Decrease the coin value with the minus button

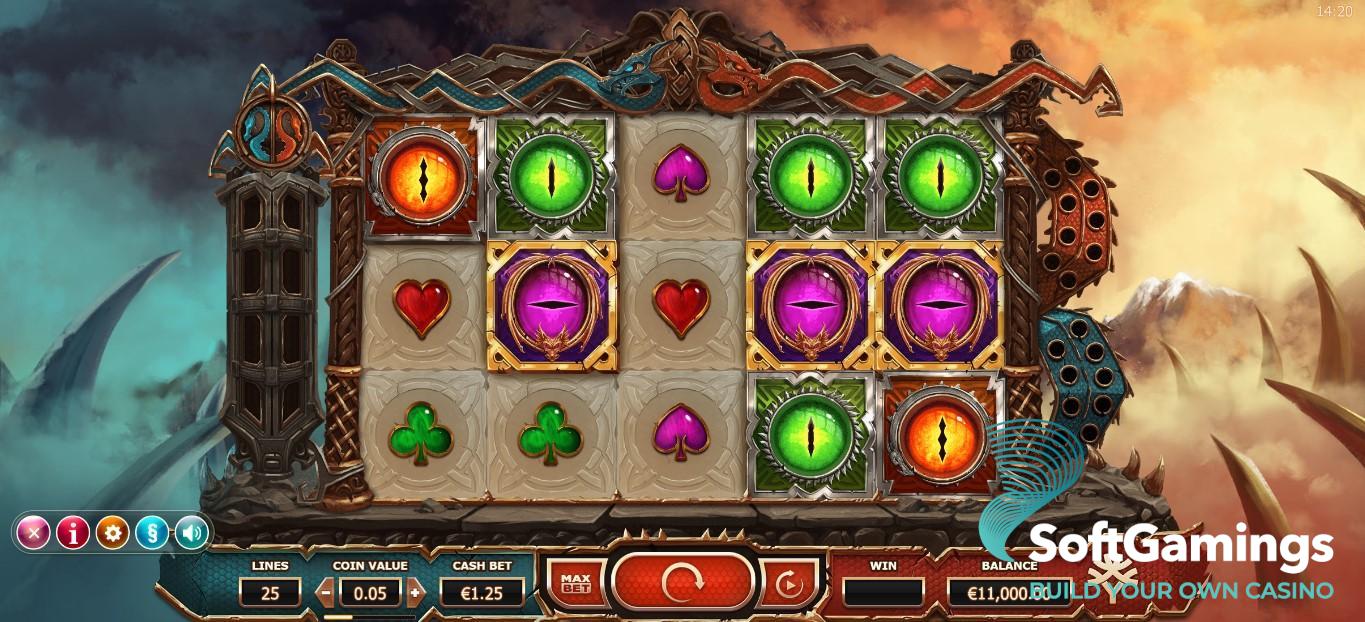[x=324, y=592]
